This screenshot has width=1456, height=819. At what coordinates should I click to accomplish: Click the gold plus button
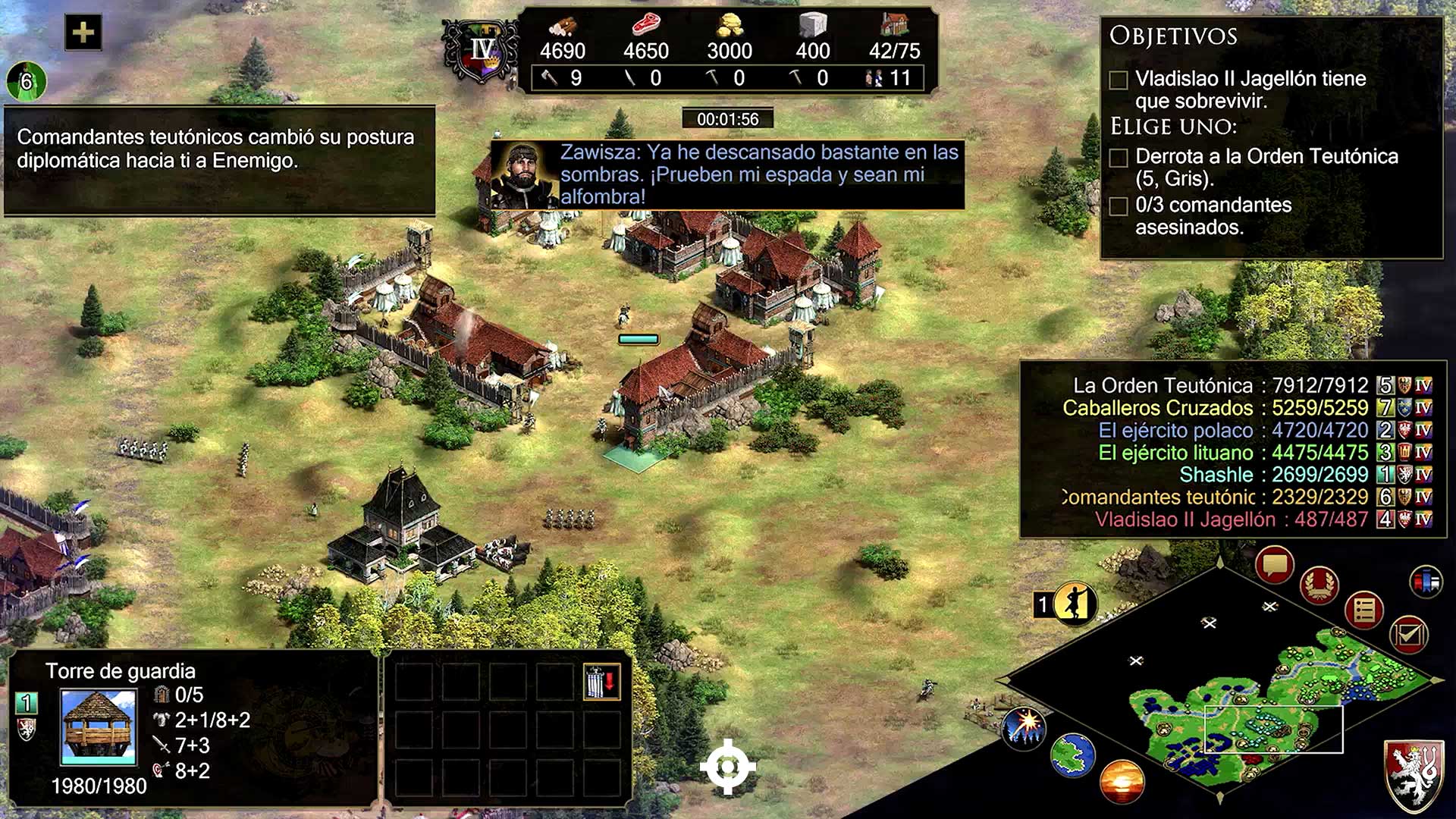point(83,33)
